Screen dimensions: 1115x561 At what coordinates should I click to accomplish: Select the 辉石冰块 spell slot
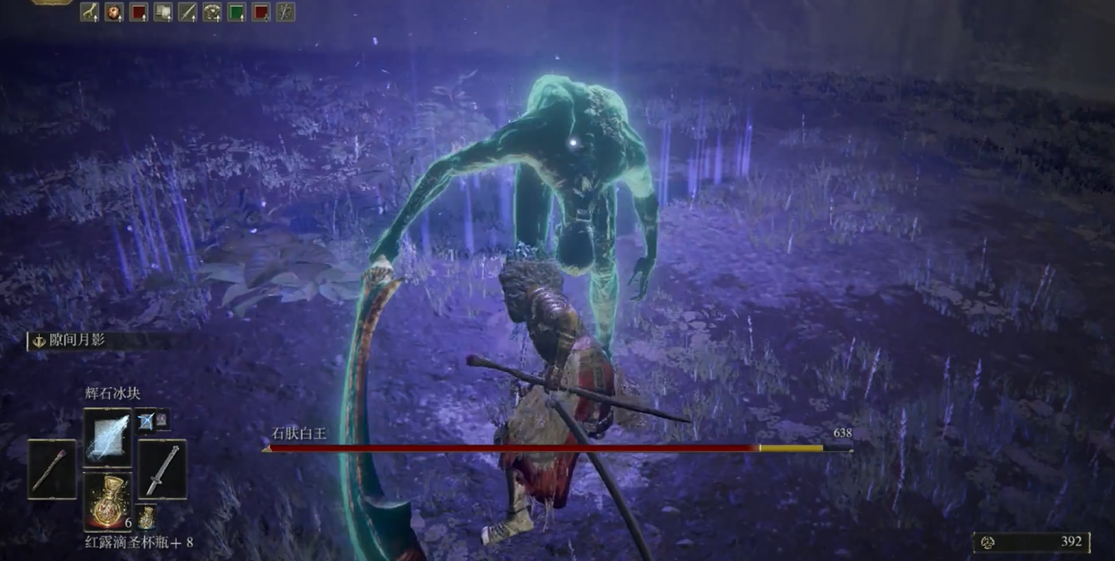(107, 436)
